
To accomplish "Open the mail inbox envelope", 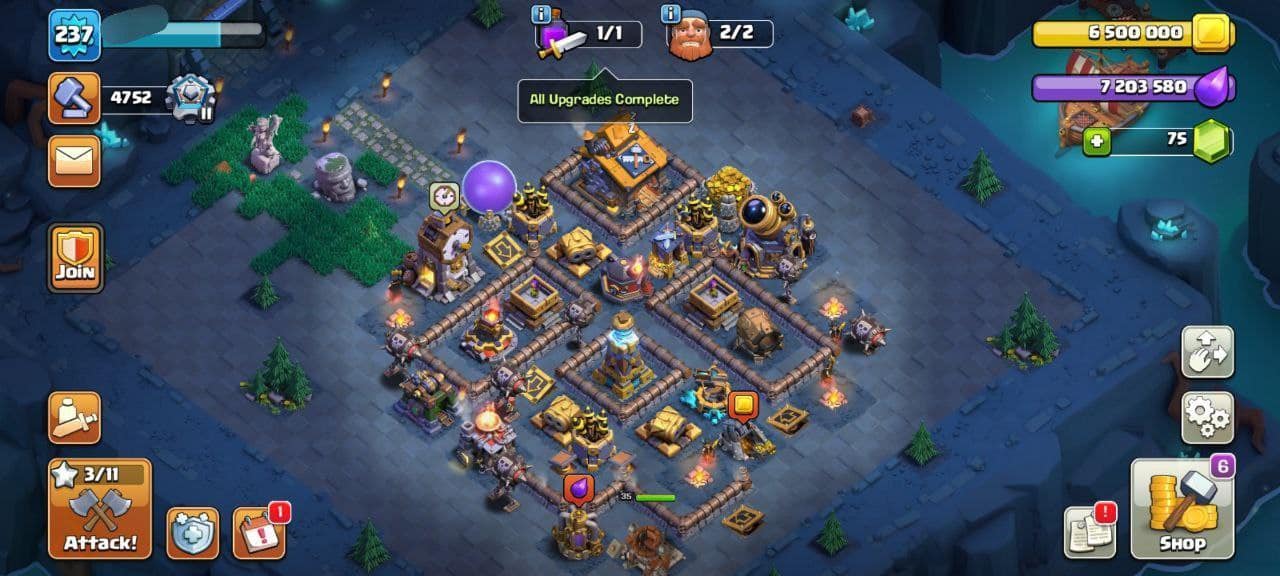I will click(x=75, y=161).
